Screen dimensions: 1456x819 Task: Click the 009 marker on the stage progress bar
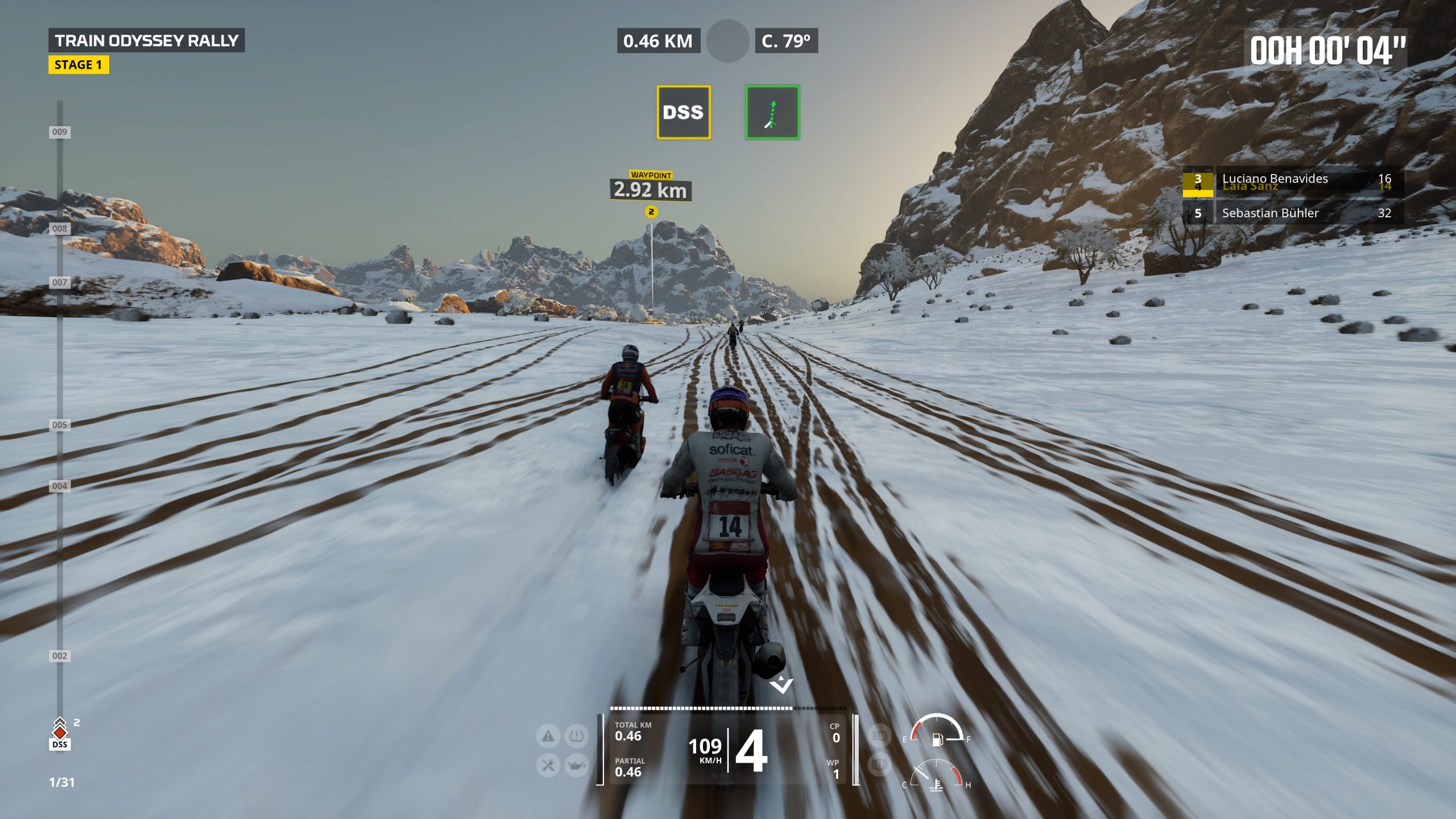coord(60,132)
